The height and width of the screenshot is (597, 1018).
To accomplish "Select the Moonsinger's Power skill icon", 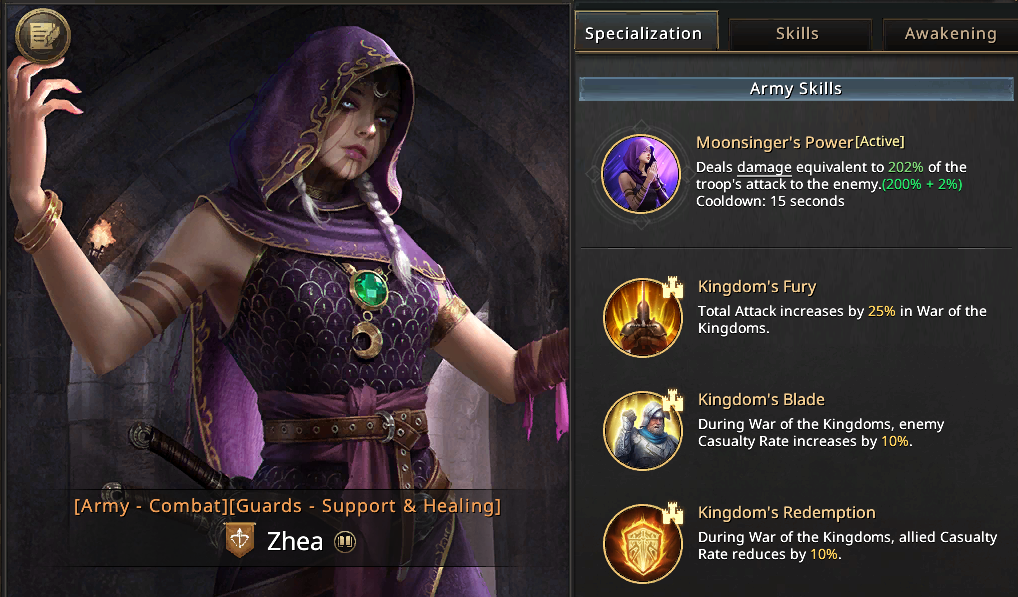I will click(x=641, y=174).
